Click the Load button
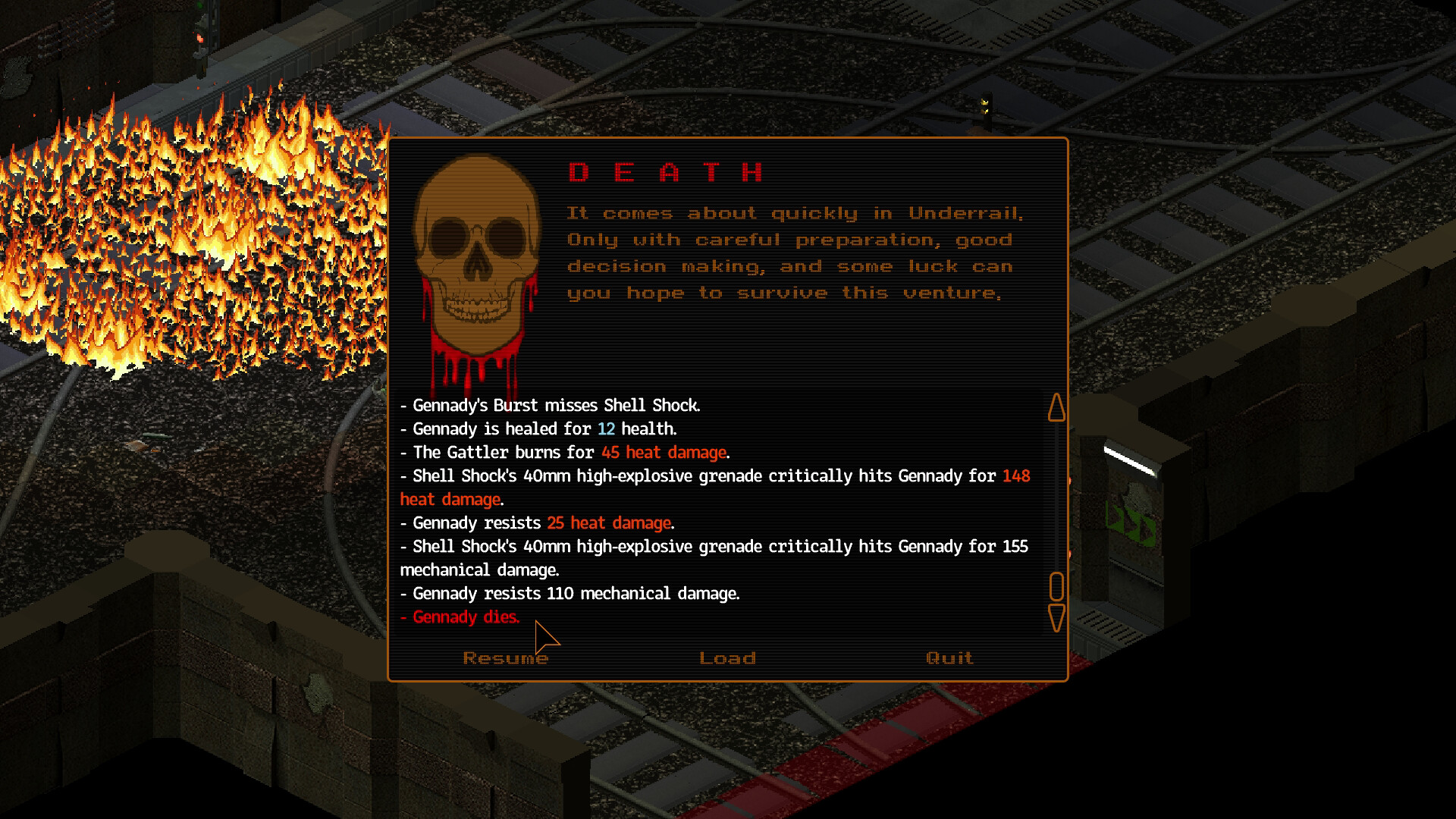The height and width of the screenshot is (819, 1456). tap(727, 657)
